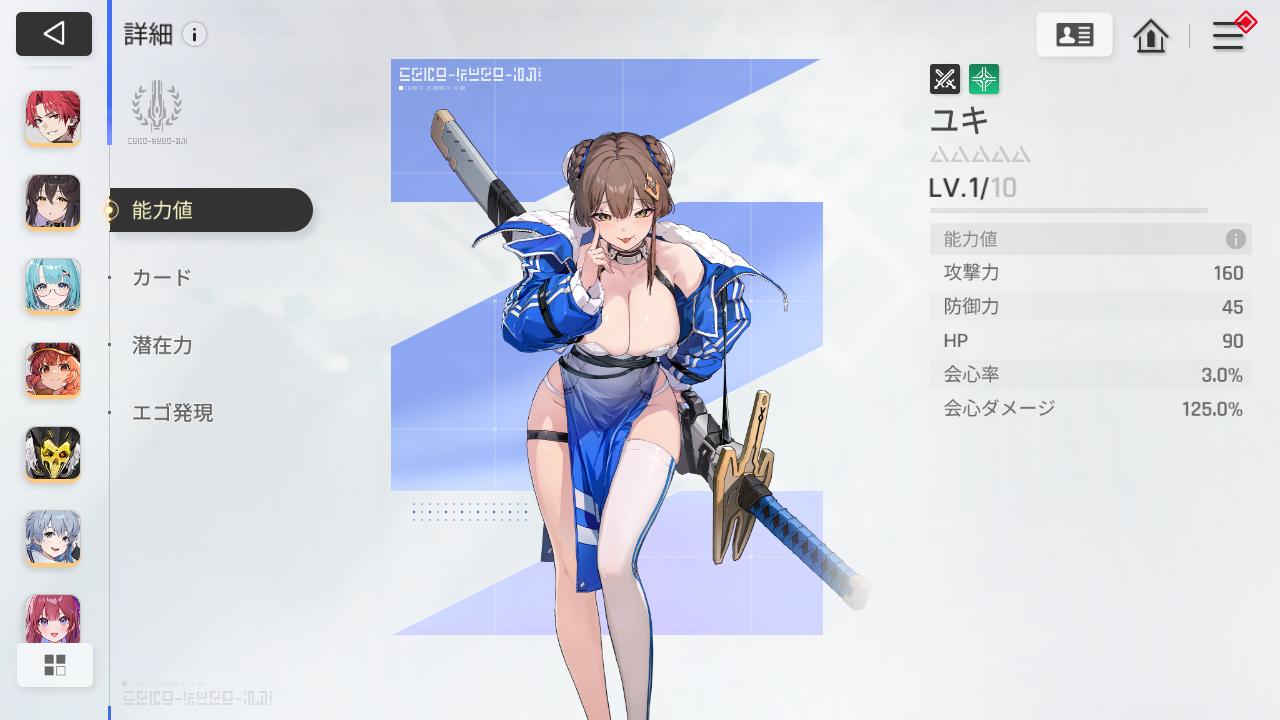Select the blue-haired girl with glasses portrait
Viewport: 1280px width, 720px height.
(52, 285)
